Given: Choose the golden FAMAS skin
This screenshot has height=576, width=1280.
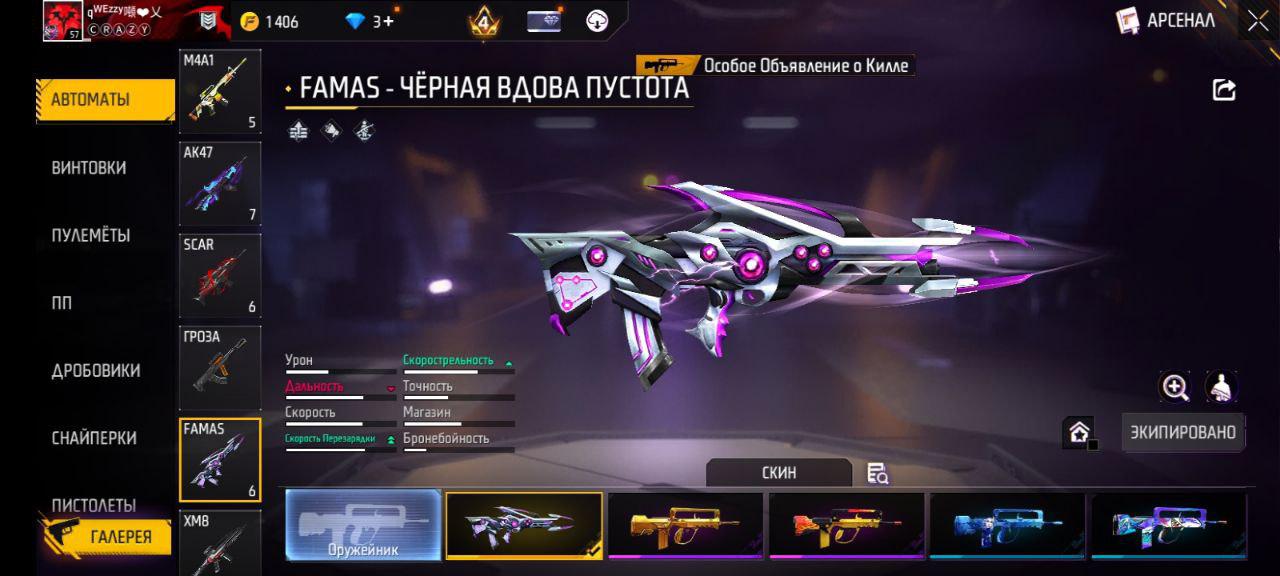Looking at the screenshot, I should [686, 525].
